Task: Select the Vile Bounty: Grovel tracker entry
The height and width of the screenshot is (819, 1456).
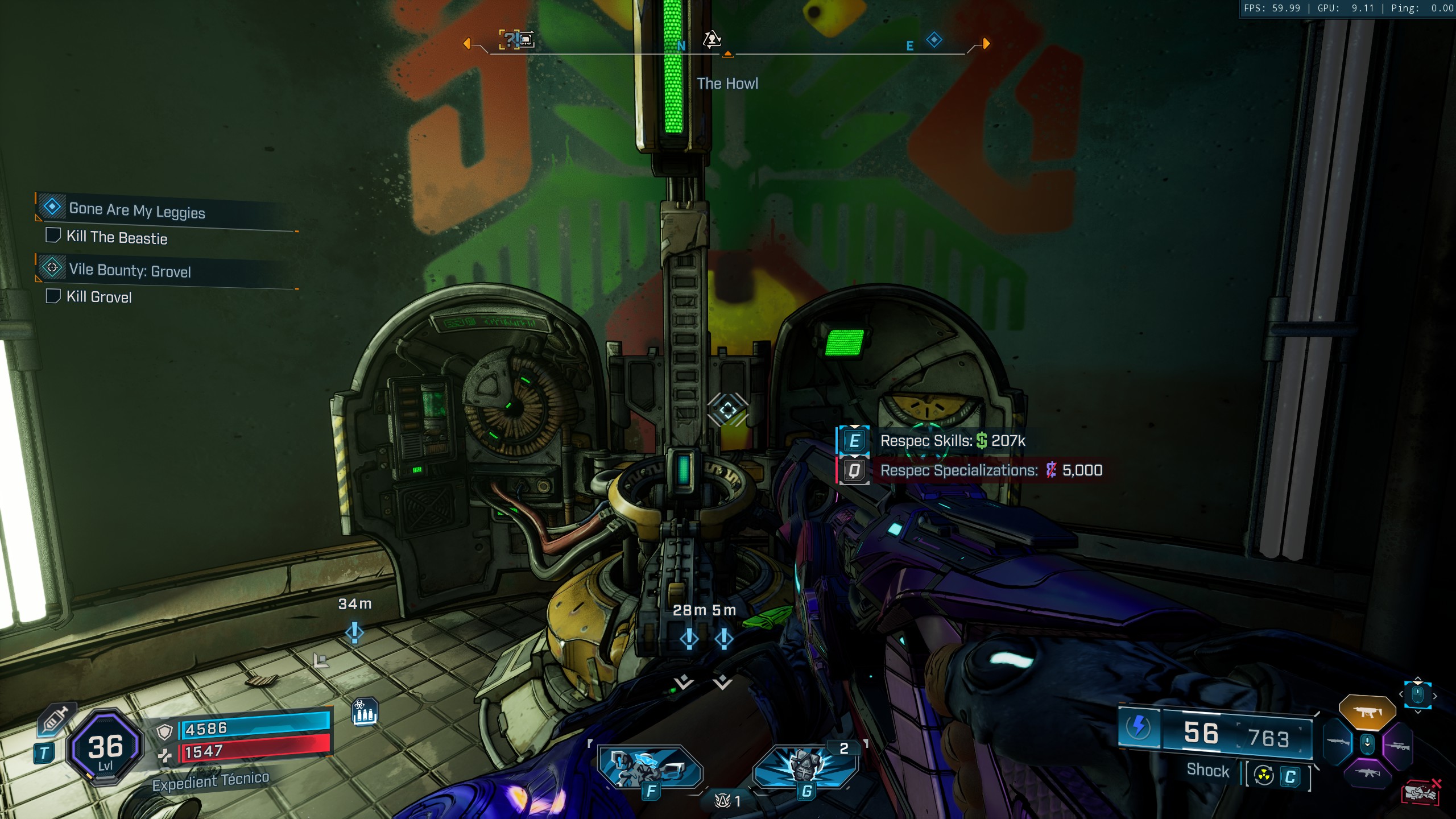Action: [130, 270]
